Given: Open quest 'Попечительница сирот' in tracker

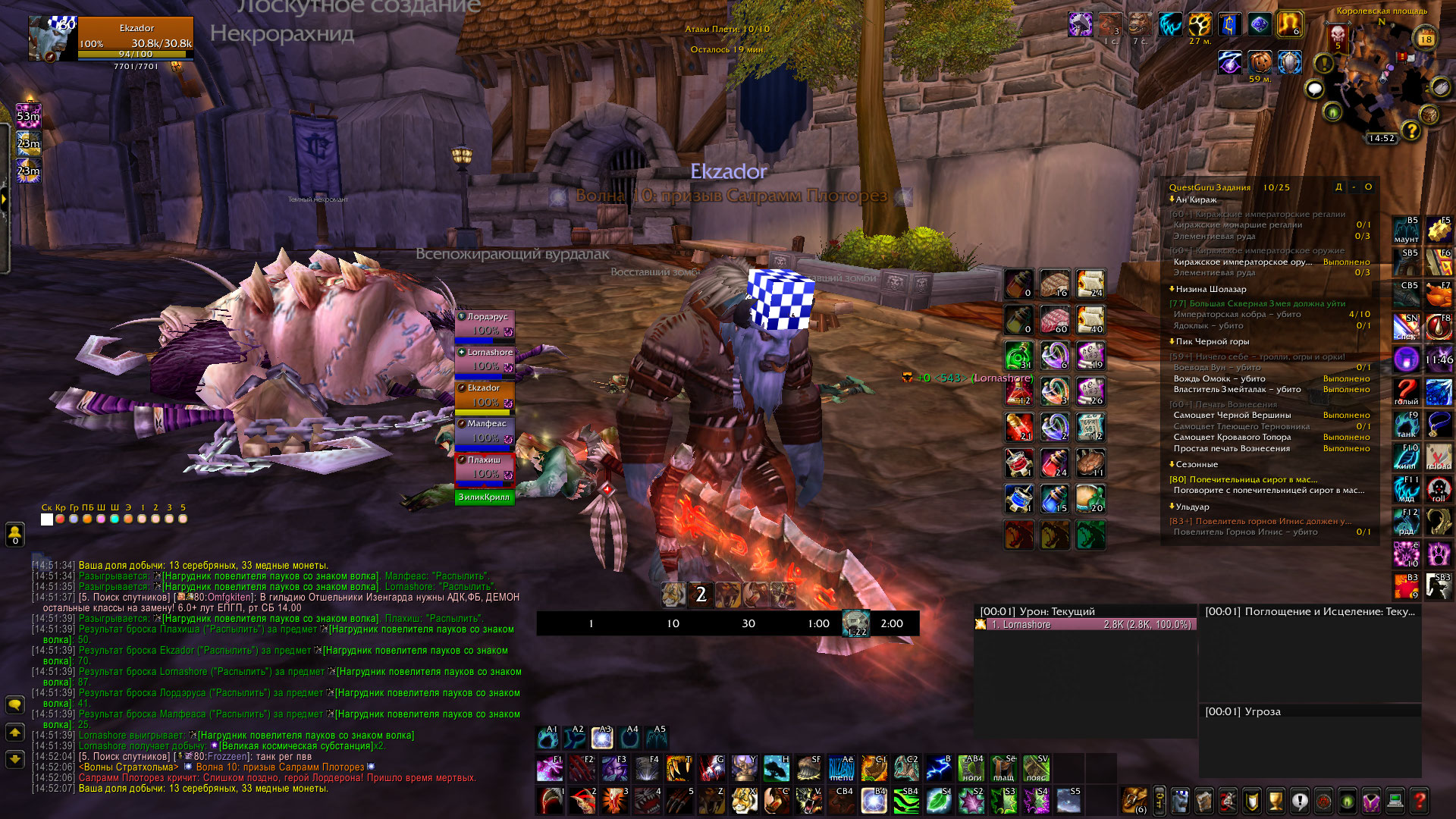Looking at the screenshot, I should [1253, 479].
